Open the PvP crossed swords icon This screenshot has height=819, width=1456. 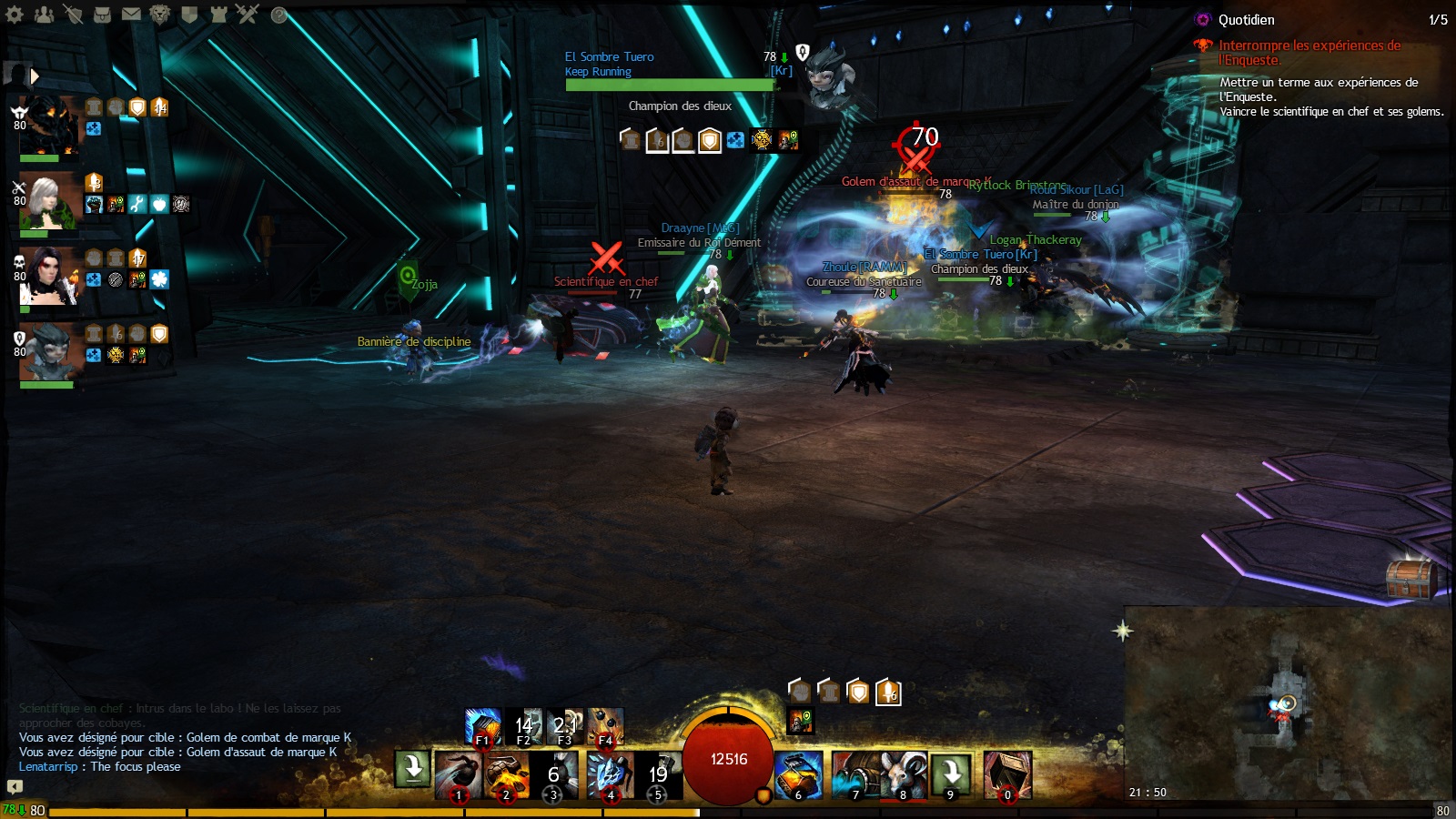248,14
